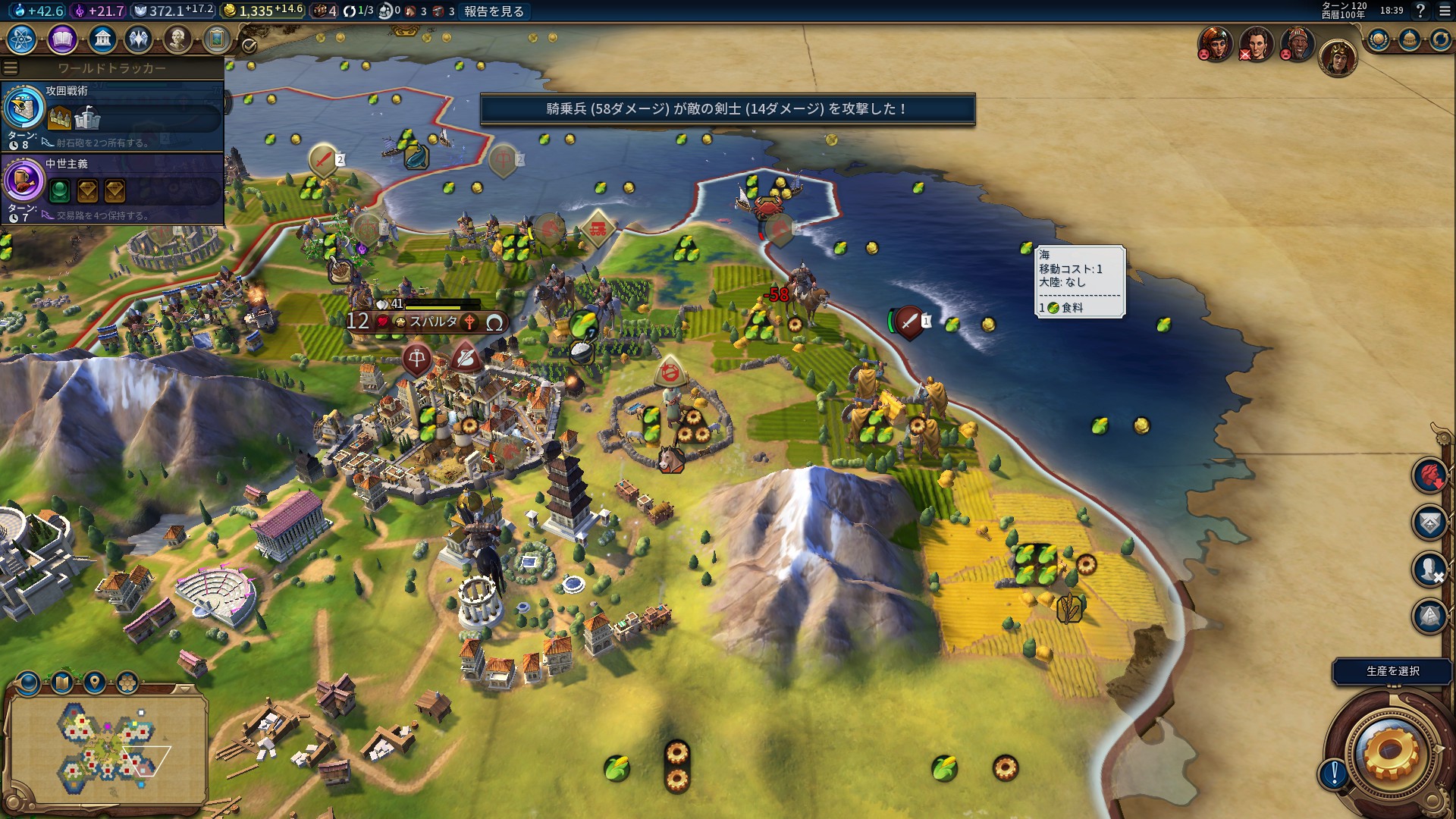Open the civics tree with the purple book icon
The height and width of the screenshot is (819, 1456).
(62, 39)
